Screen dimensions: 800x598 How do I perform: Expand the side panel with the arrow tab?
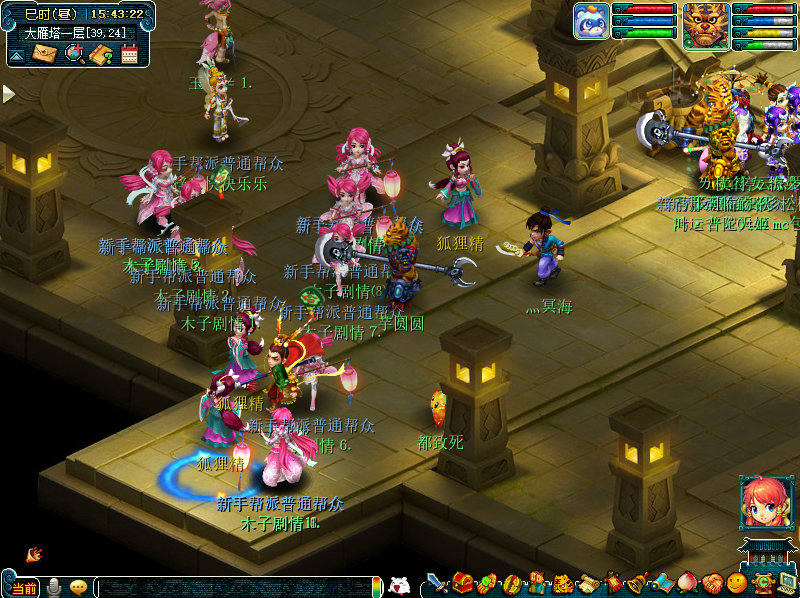point(8,93)
